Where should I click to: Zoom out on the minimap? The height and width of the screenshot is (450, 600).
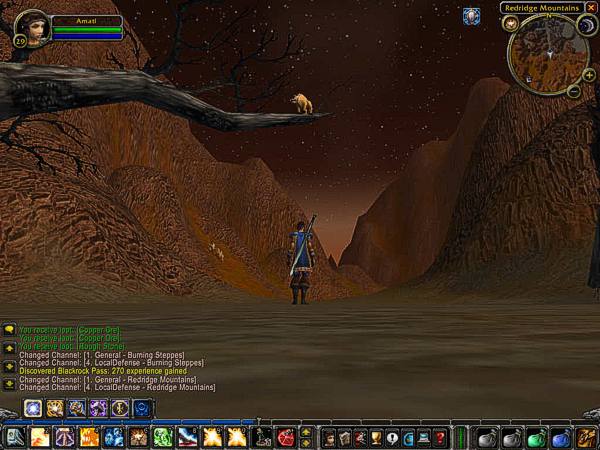[574, 91]
